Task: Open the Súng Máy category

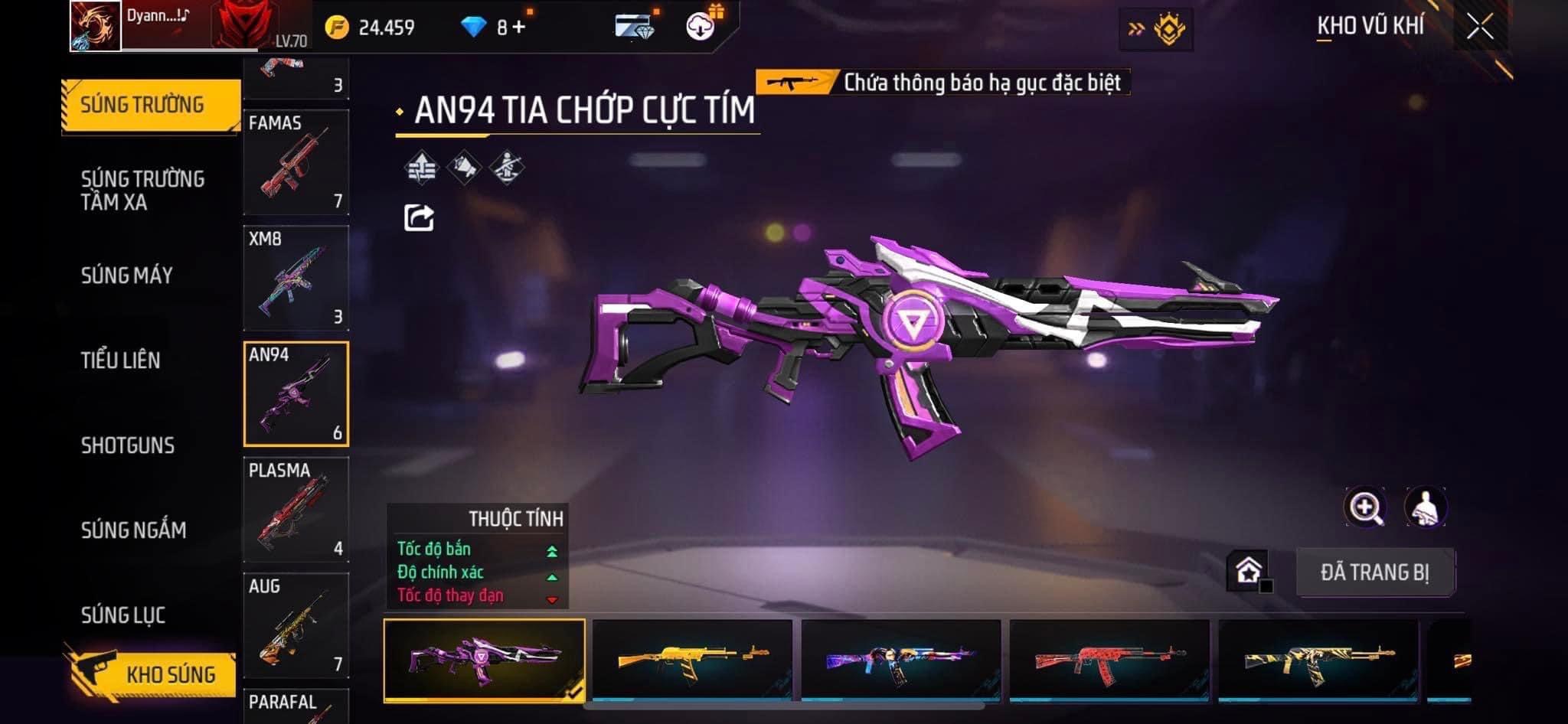Action: click(127, 276)
